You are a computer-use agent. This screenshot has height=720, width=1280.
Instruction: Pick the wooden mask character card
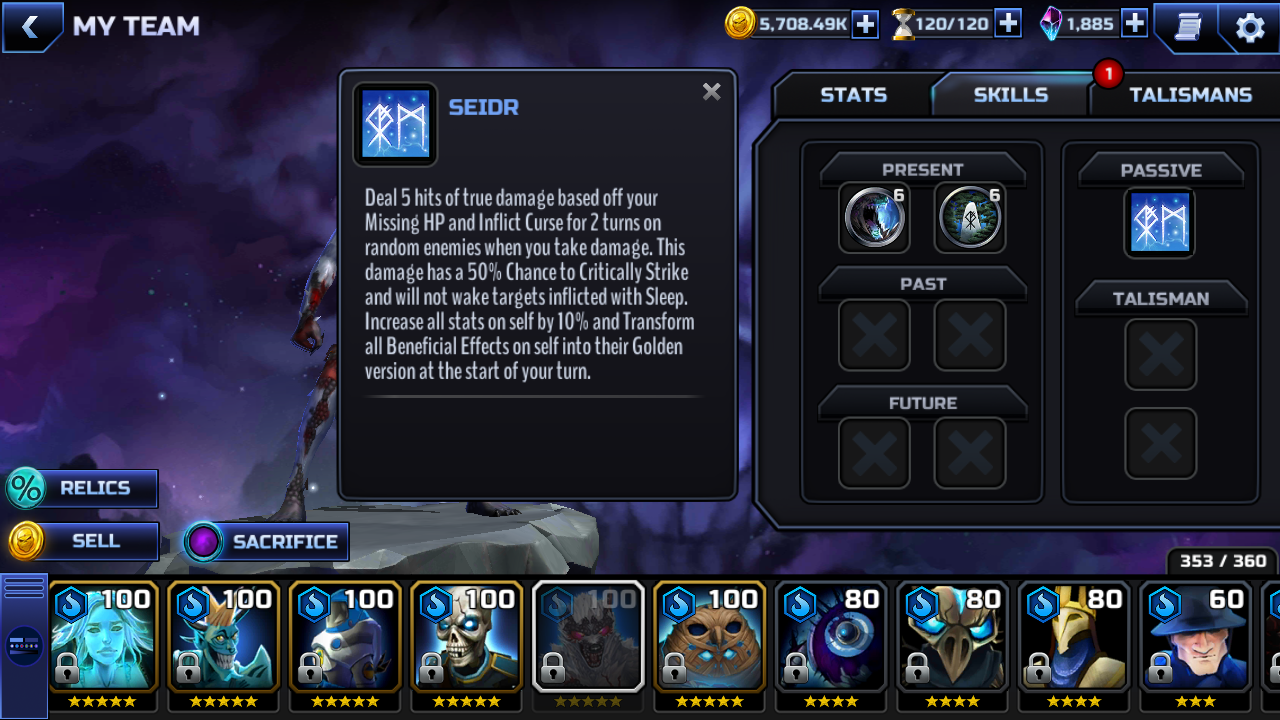coord(710,637)
